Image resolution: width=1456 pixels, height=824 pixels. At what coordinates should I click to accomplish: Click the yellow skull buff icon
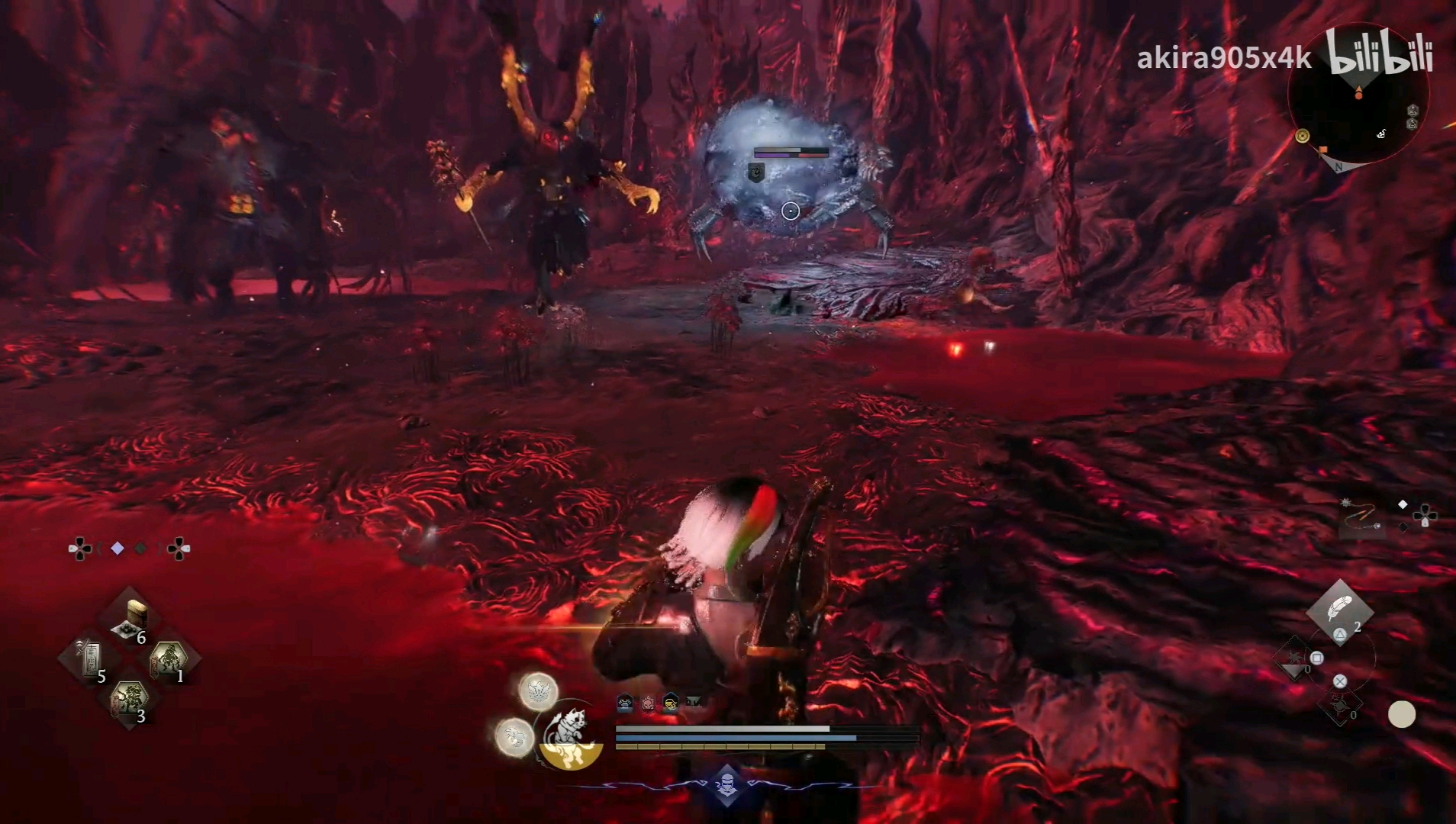[x=670, y=703]
